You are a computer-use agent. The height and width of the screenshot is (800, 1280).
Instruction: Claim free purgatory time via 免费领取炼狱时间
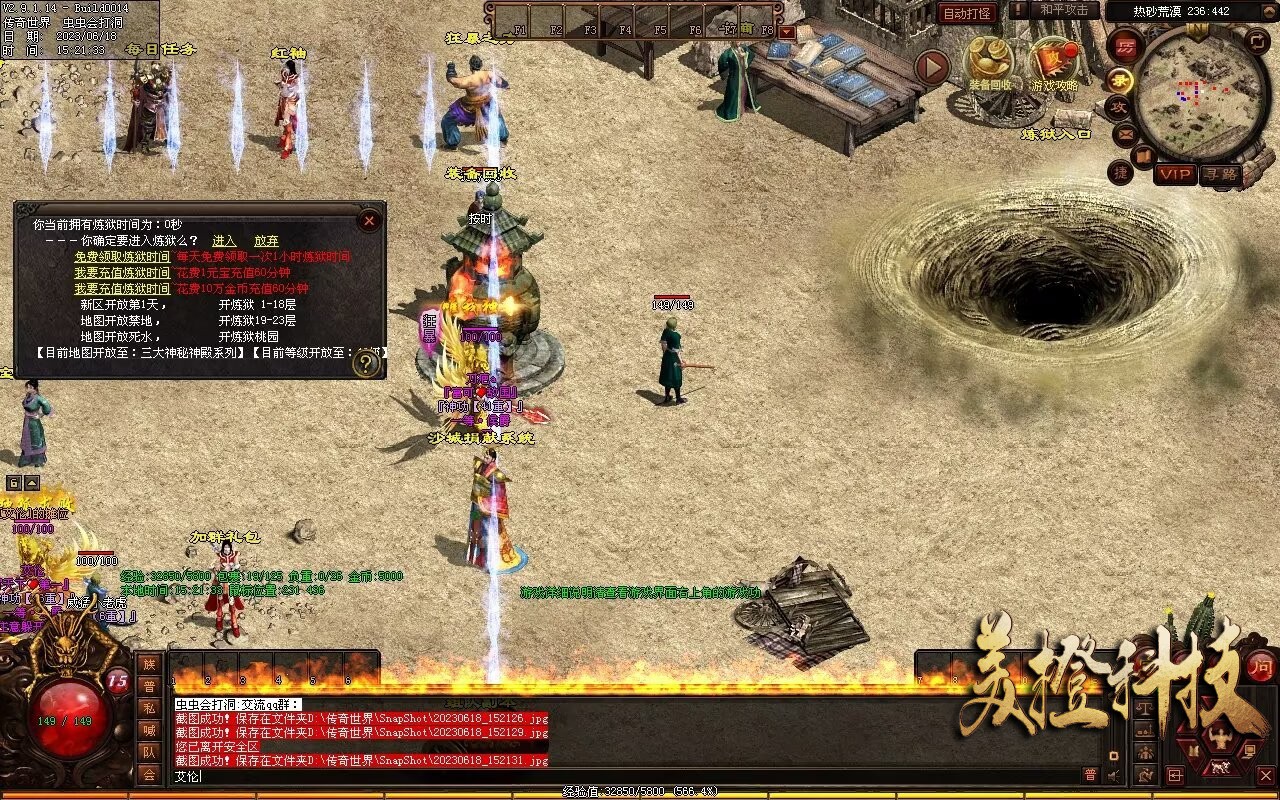pos(122,257)
